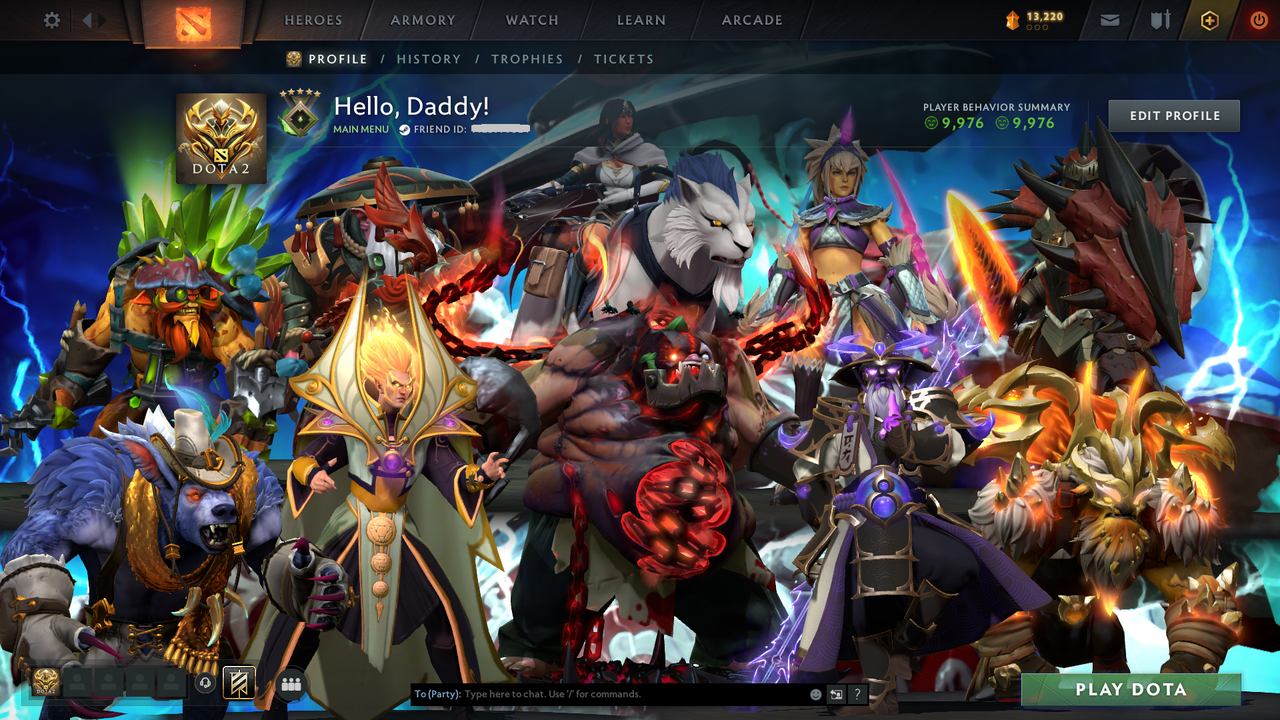Viewport: 1280px width, 720px height.
Task: Click the party chat input field
Action: (x=600, y=693)
